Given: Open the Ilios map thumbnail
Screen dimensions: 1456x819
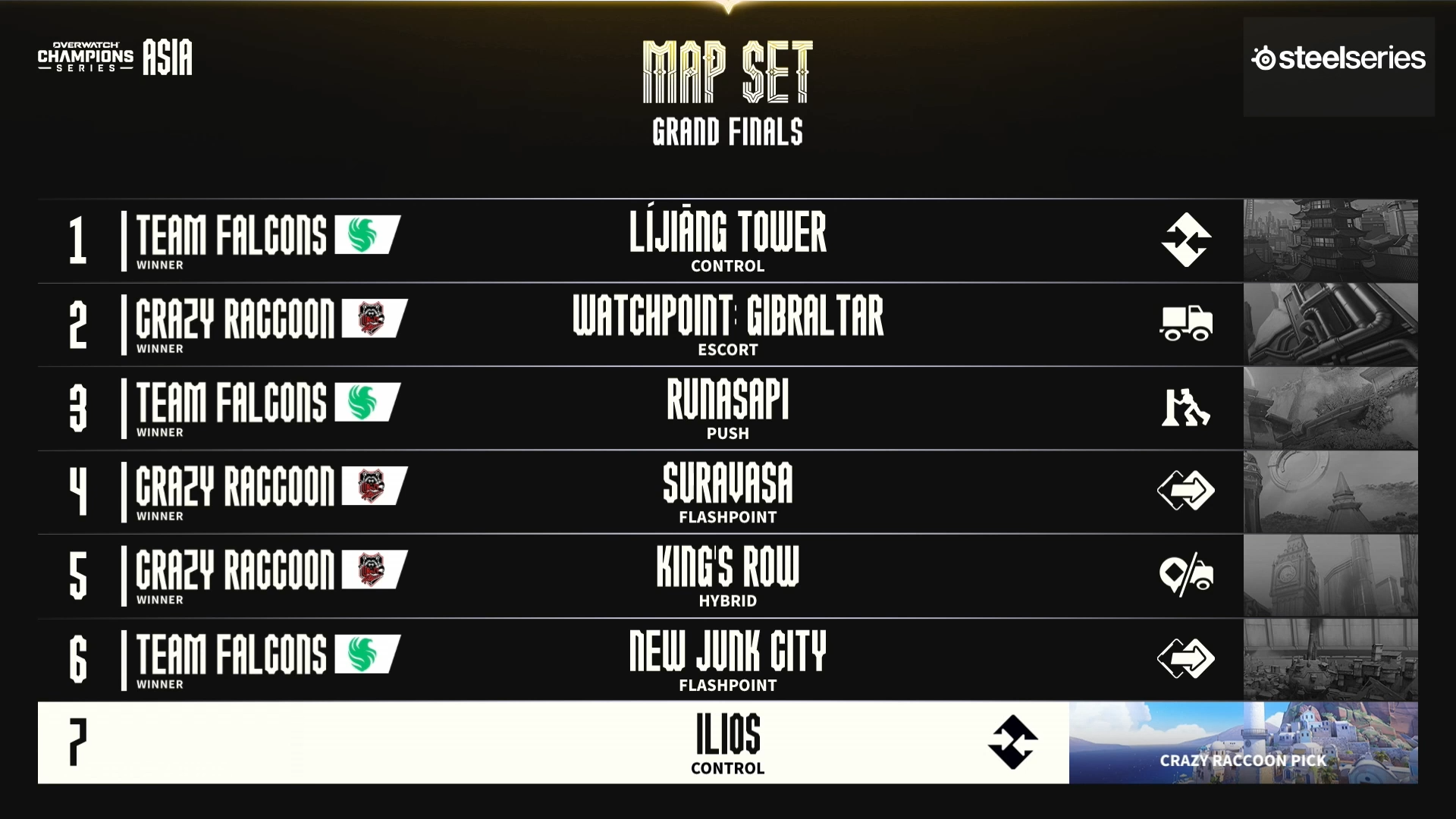Looking at the screenshot, I should pyautogui.click(x=1243, y=743).
